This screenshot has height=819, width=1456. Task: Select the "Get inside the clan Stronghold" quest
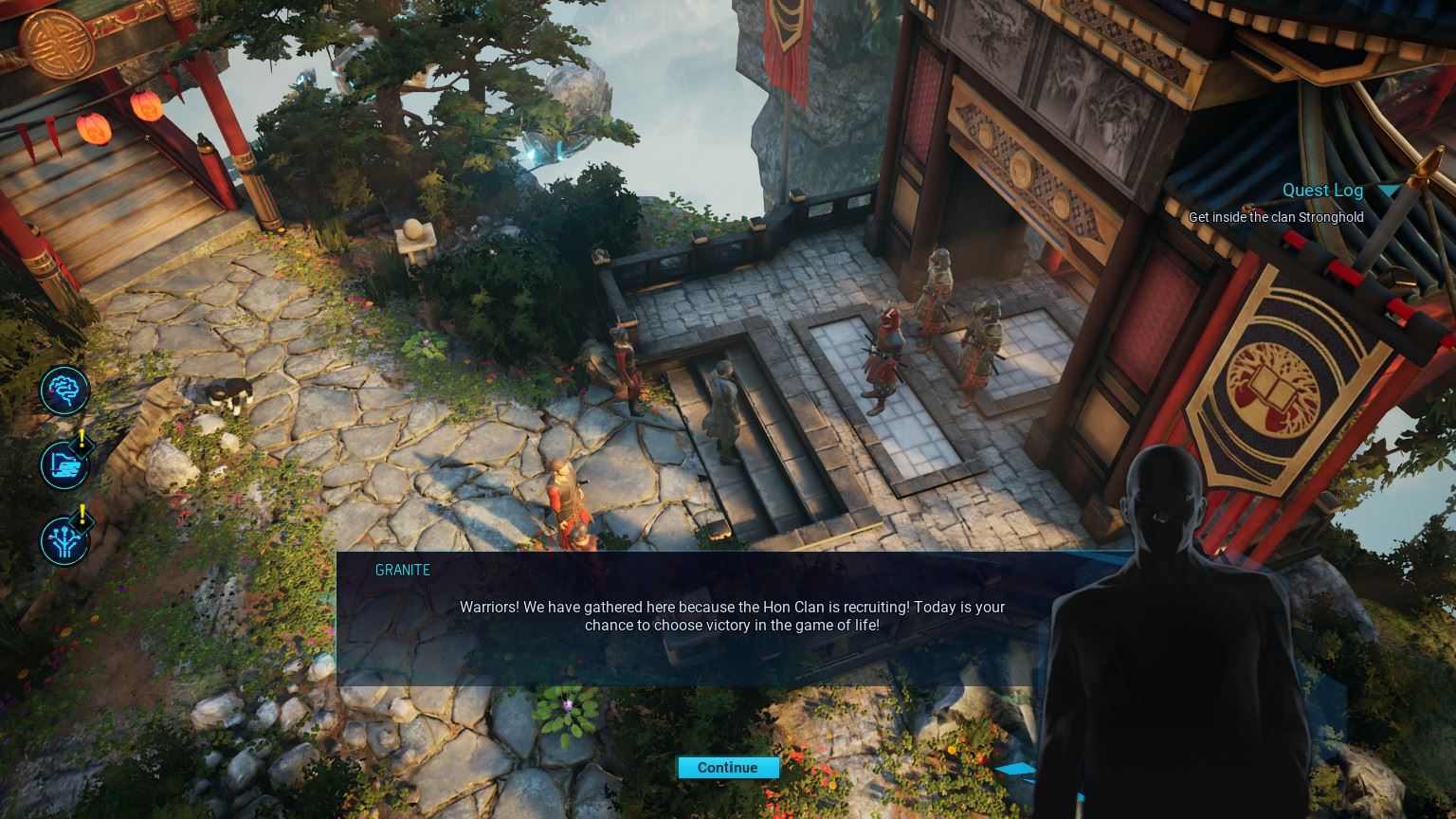[x=1275, y=217]
